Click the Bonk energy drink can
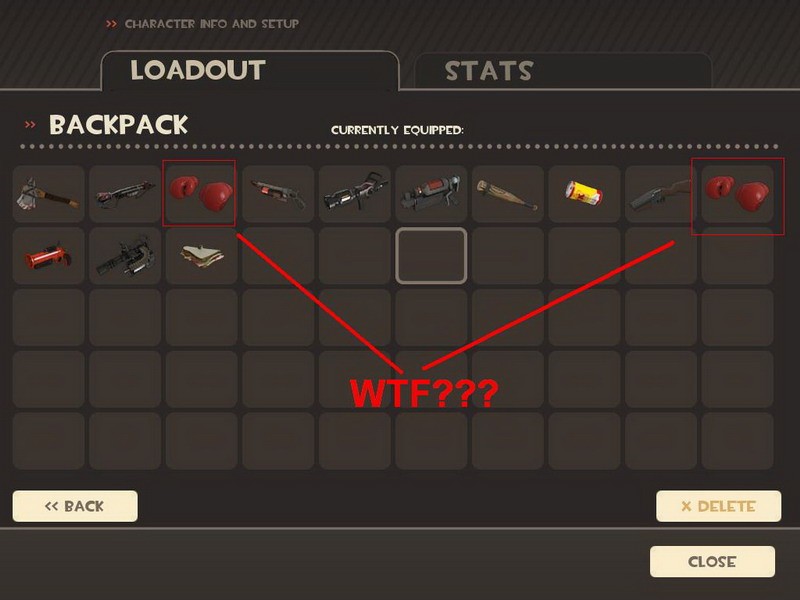The width and height of the screenshot is (800, 600). pos(584,194)
